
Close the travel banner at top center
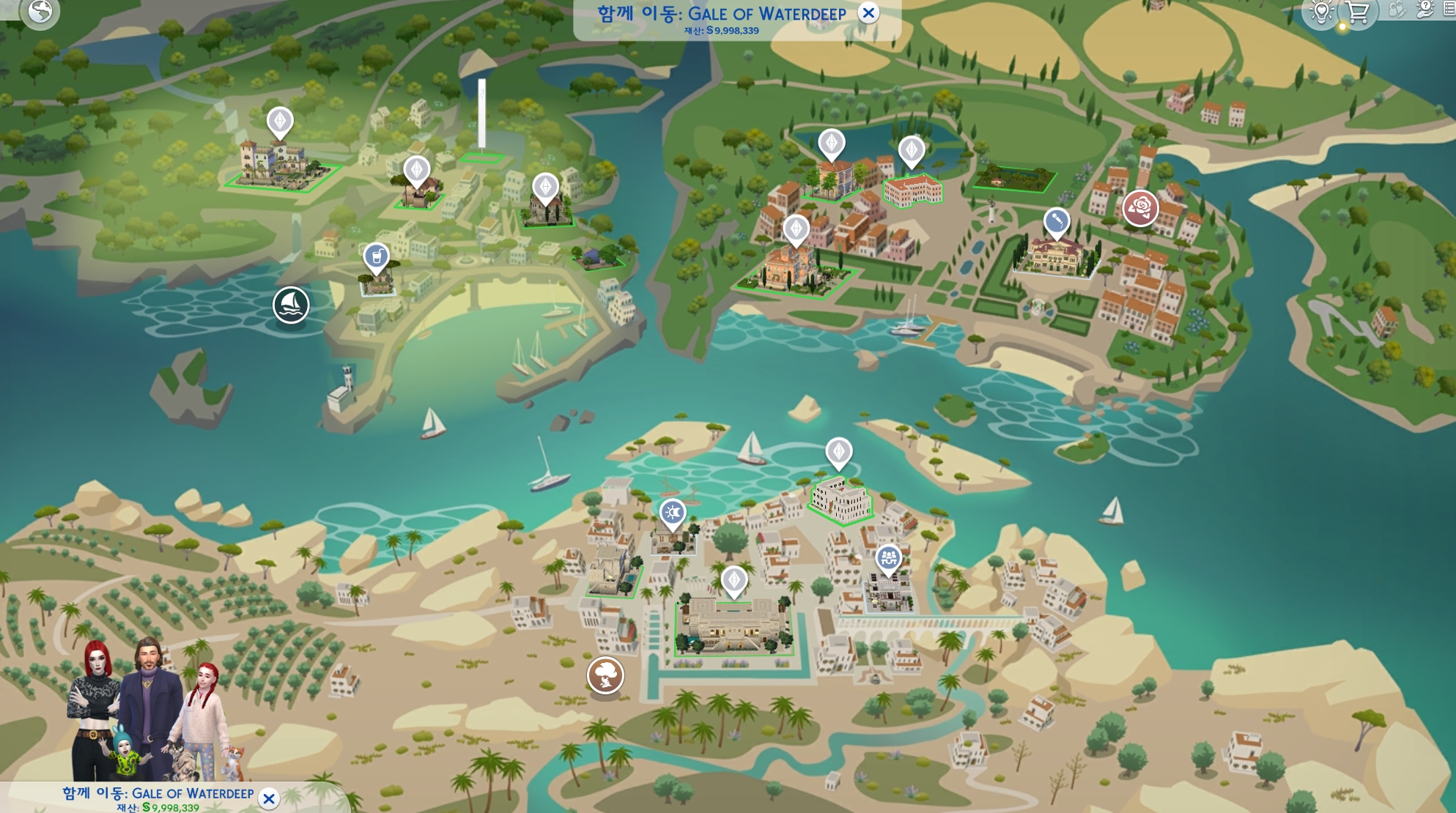tap(868, 12)
